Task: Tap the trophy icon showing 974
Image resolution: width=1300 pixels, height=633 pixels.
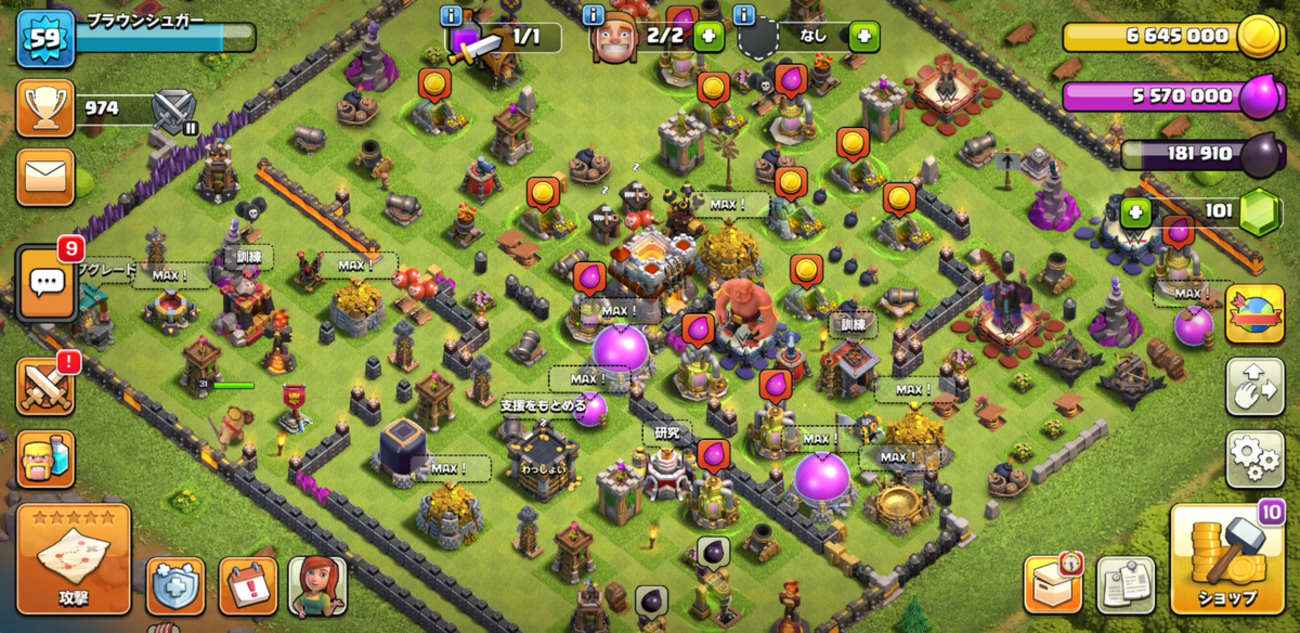Action: (46, 109)
